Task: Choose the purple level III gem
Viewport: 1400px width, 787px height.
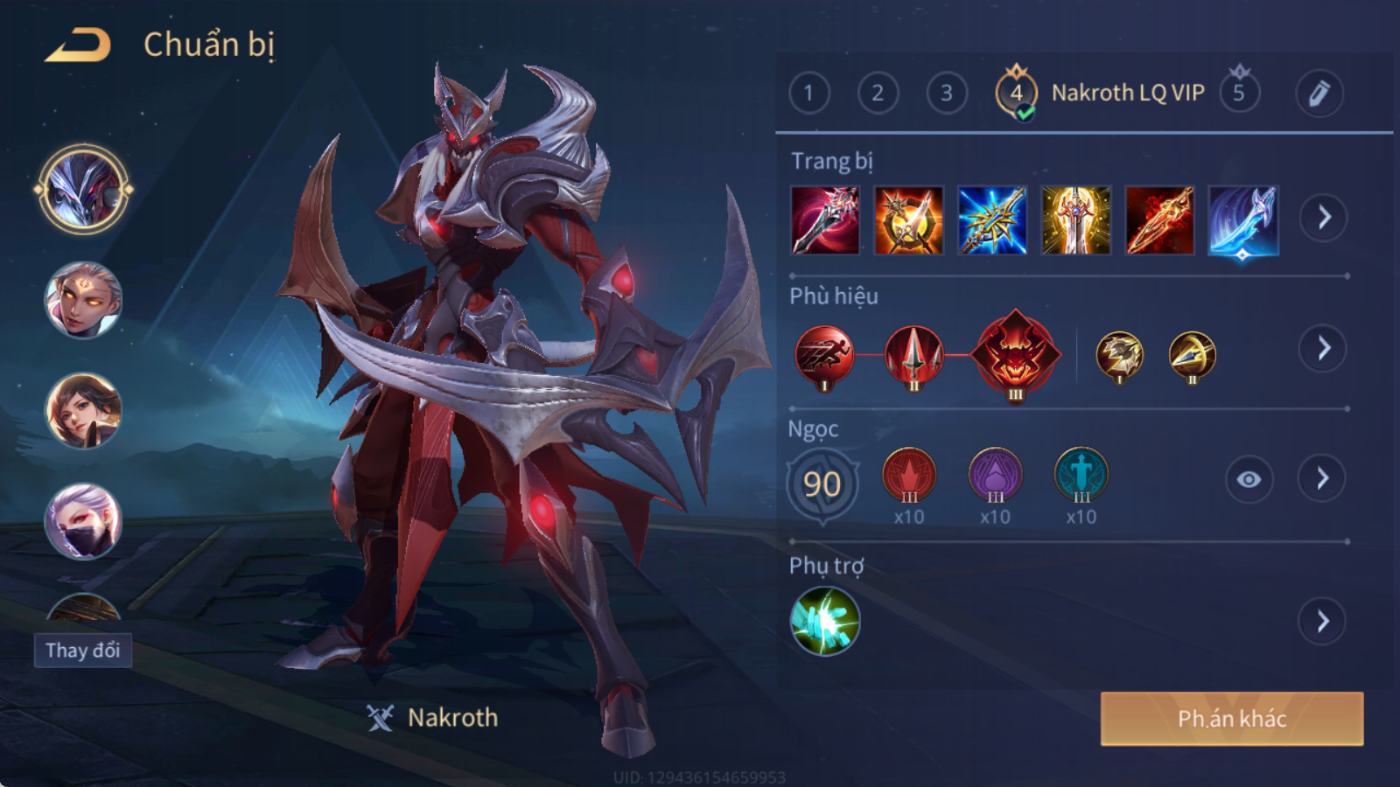Action: coord(995,475)
